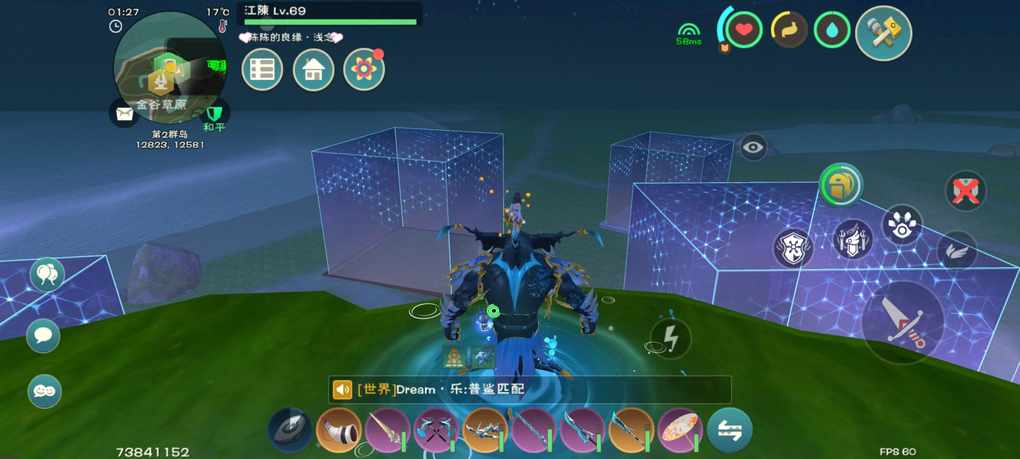Open the mail envelope icon
1020x459 pixels.
124,114
